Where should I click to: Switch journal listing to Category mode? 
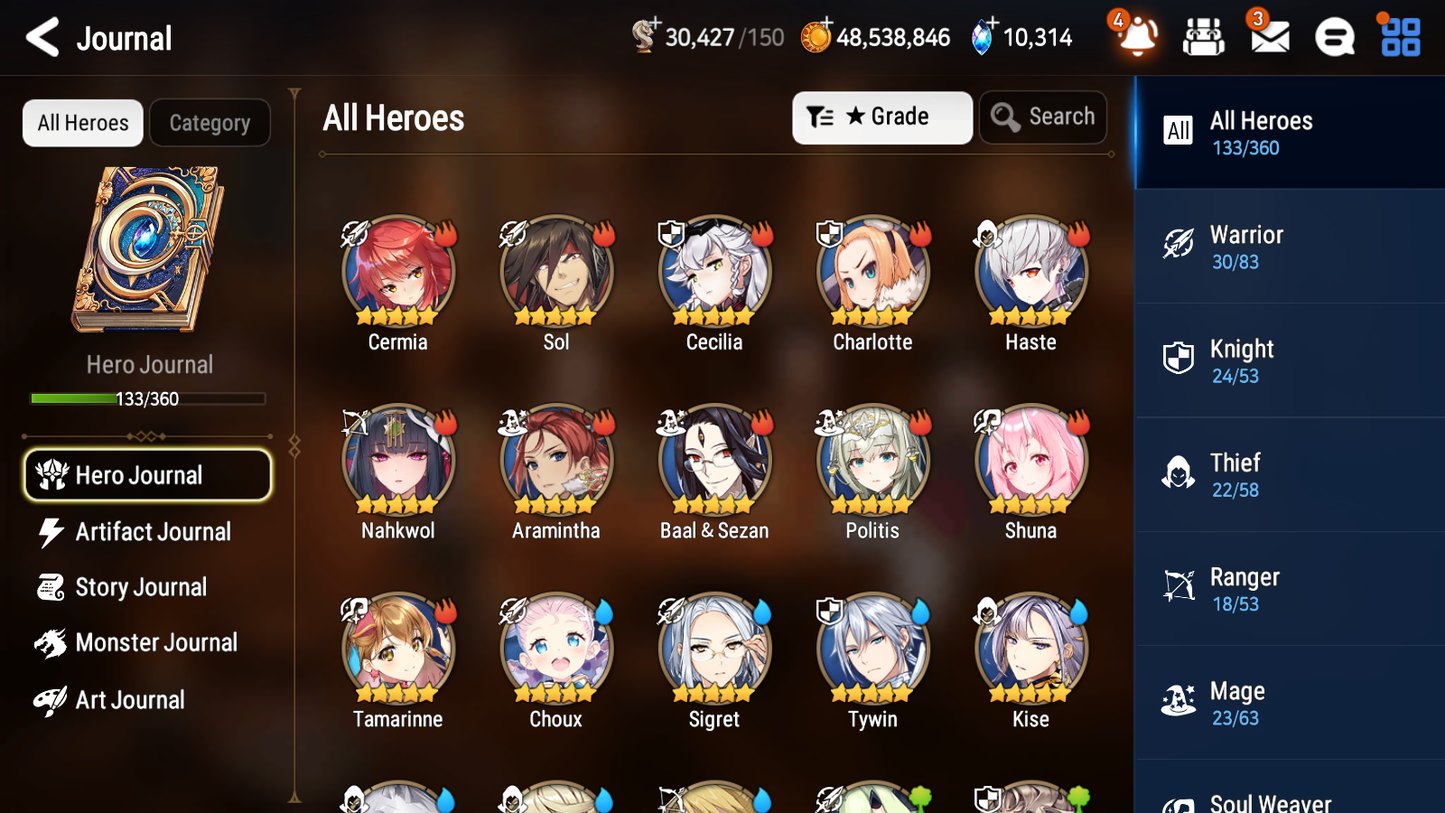[x=210, y=122]
